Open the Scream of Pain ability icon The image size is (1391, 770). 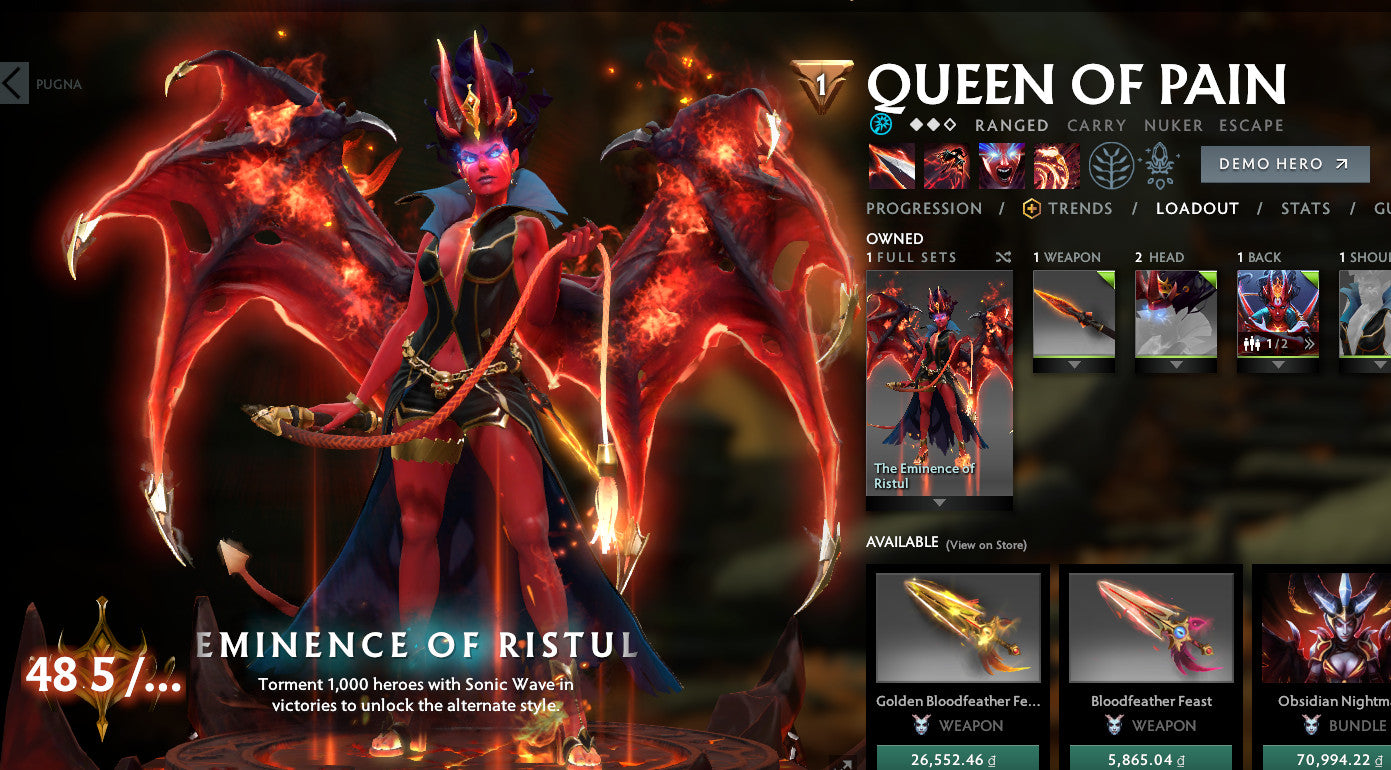pos(1000,164)
